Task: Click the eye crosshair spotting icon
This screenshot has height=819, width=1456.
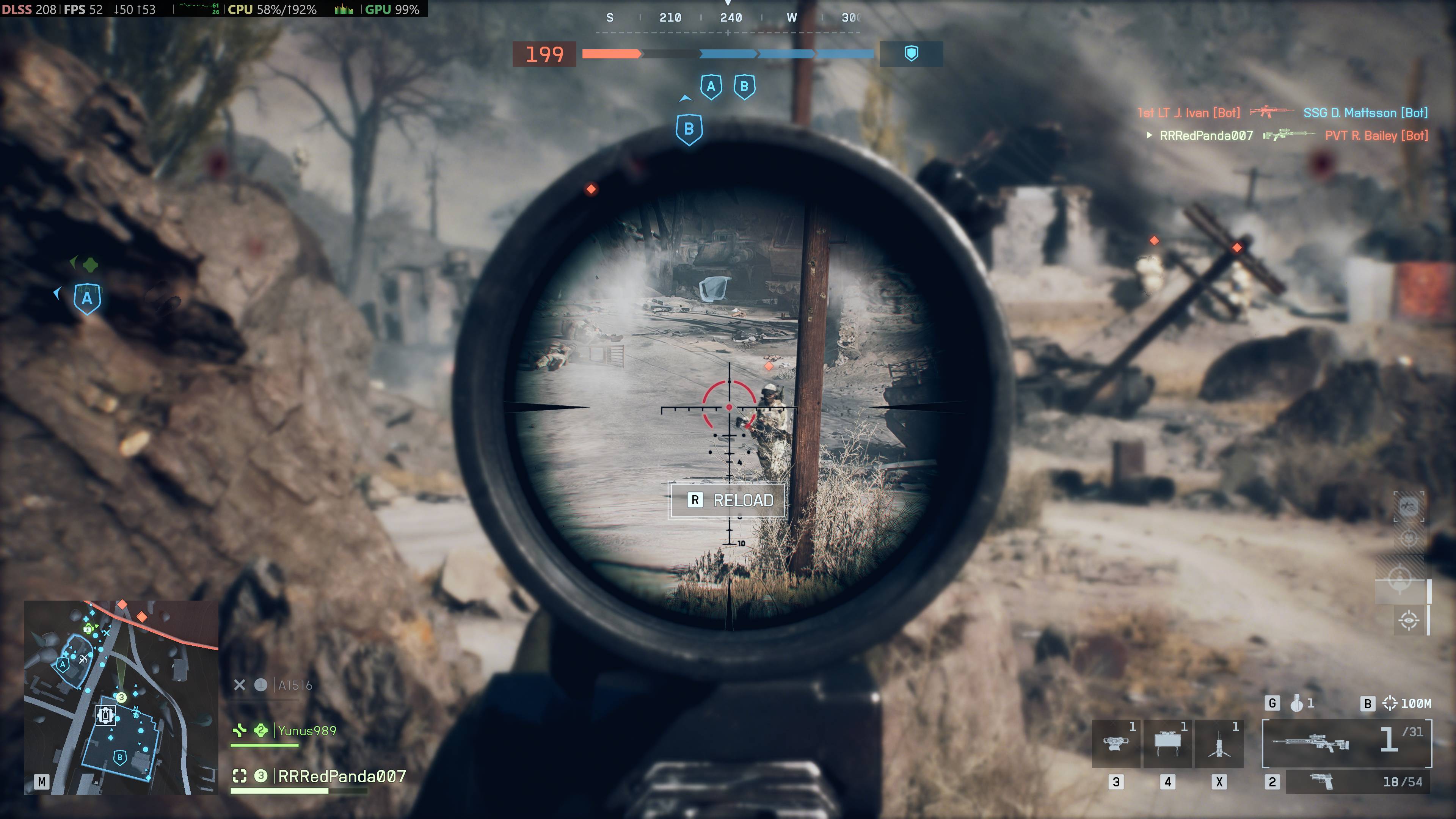Action: coord(1409,620)
